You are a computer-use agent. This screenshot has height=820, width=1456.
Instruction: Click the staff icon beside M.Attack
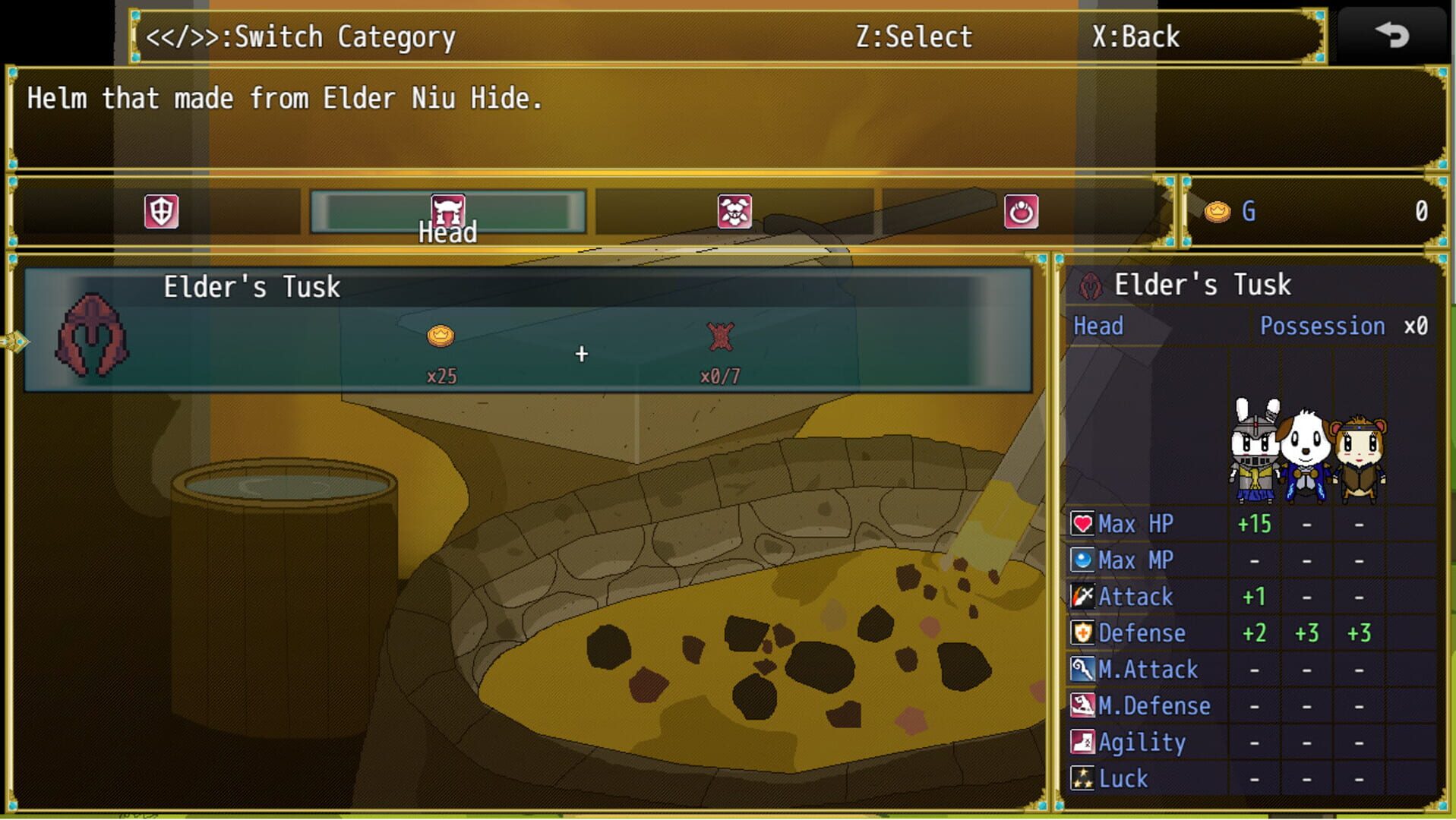[x=1082, y=669]
